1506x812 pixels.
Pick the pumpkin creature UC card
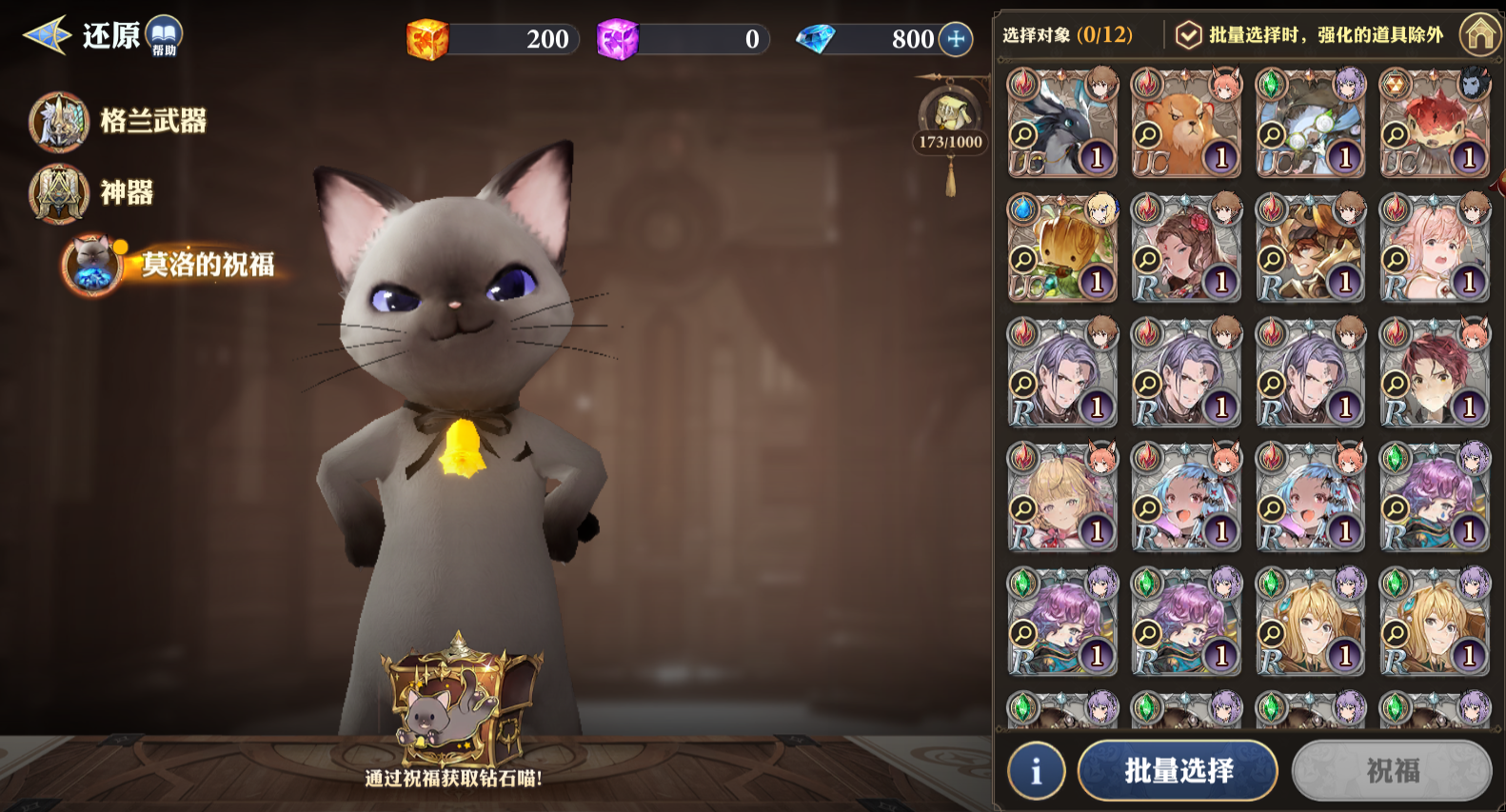1062,248
